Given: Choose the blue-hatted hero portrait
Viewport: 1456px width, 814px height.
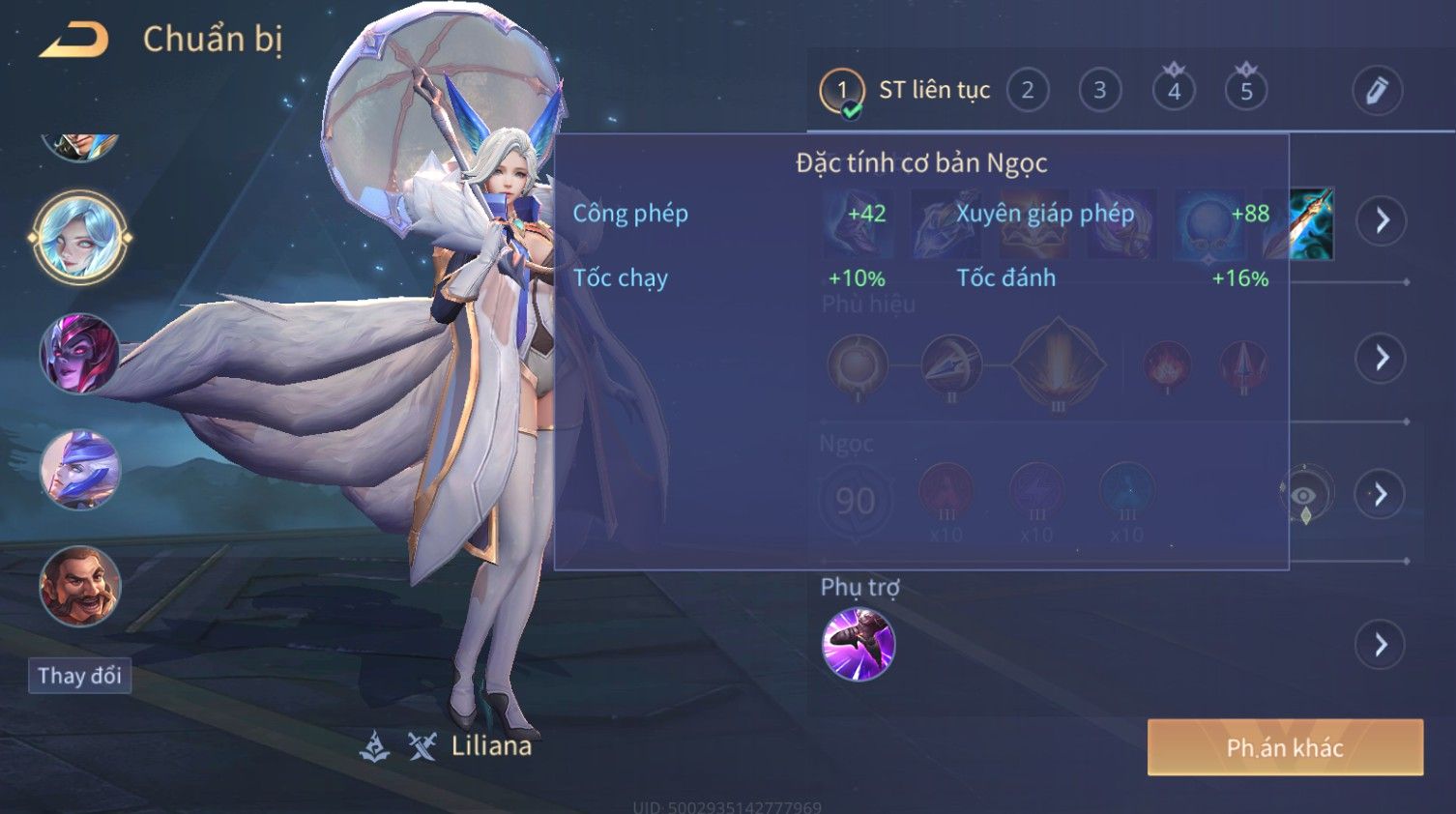Looking at the screenshot, I should [x=80, y=470].
